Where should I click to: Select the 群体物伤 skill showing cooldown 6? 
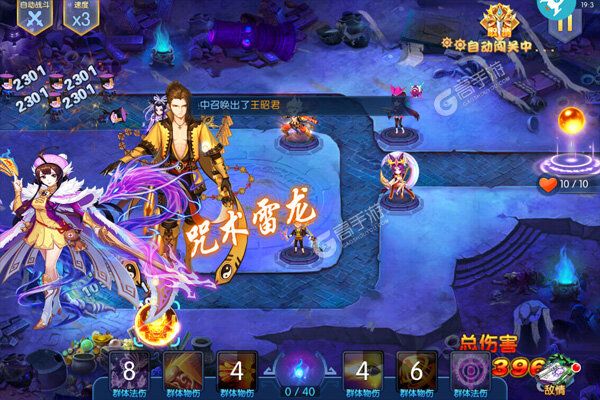point(415,371)
